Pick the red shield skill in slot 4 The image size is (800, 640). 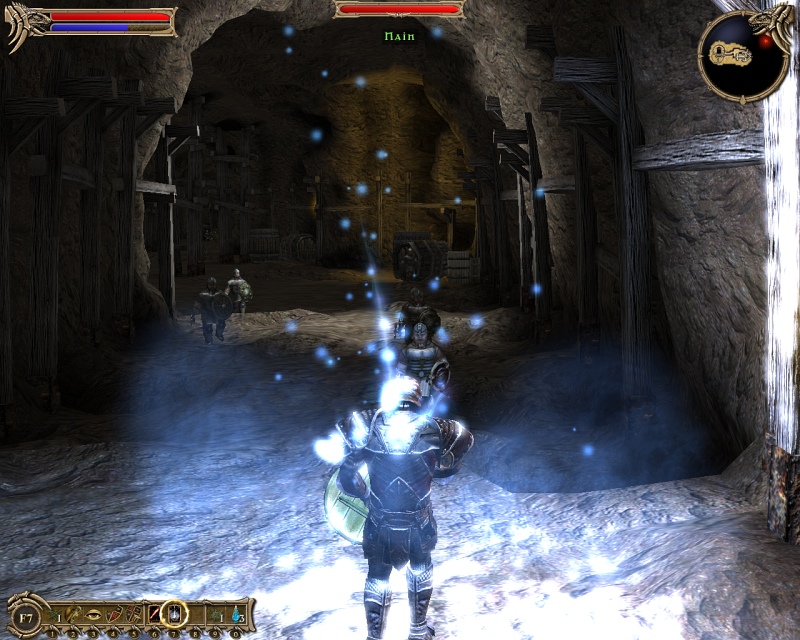click(x=113, y=613)
